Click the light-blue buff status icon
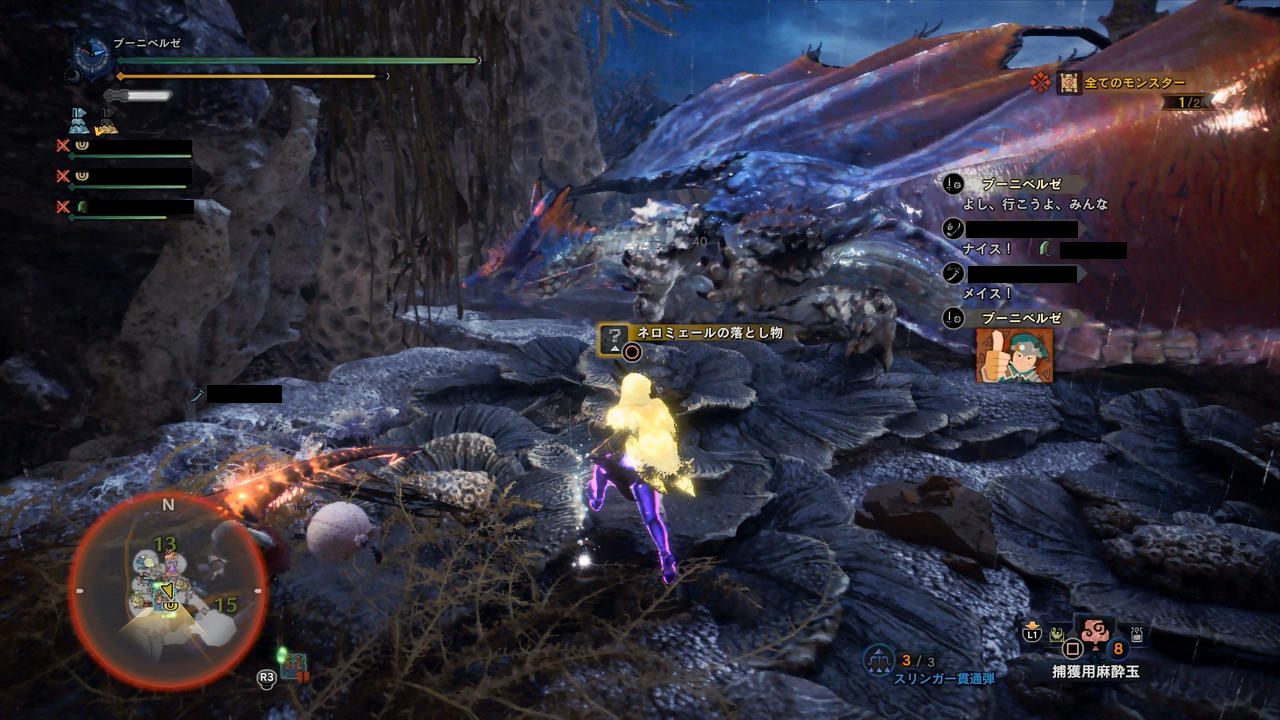Viewport: 1280px width, 720px height. (x=80, y=121)
